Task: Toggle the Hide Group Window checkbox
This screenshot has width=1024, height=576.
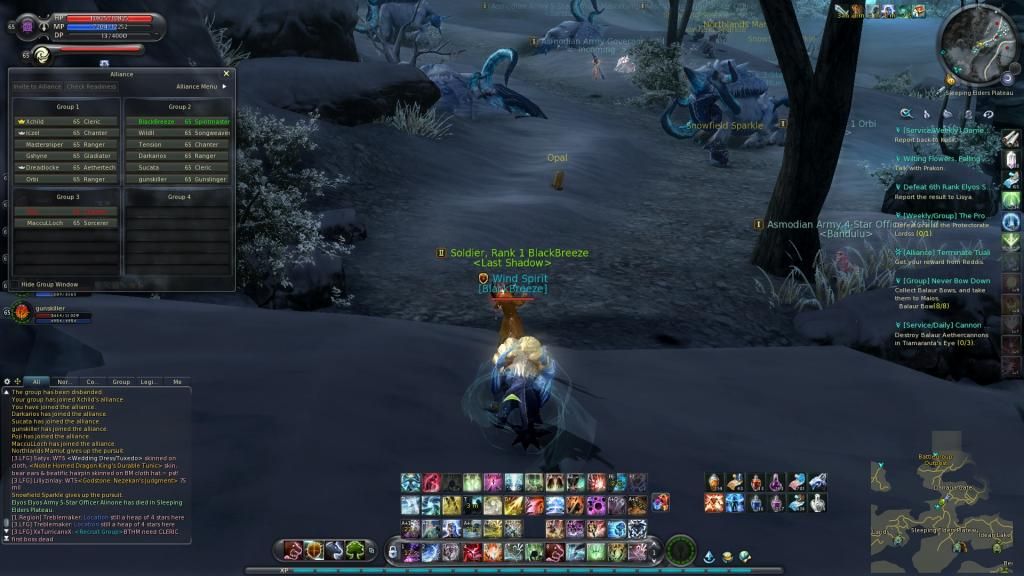Action: coord(16,285)
